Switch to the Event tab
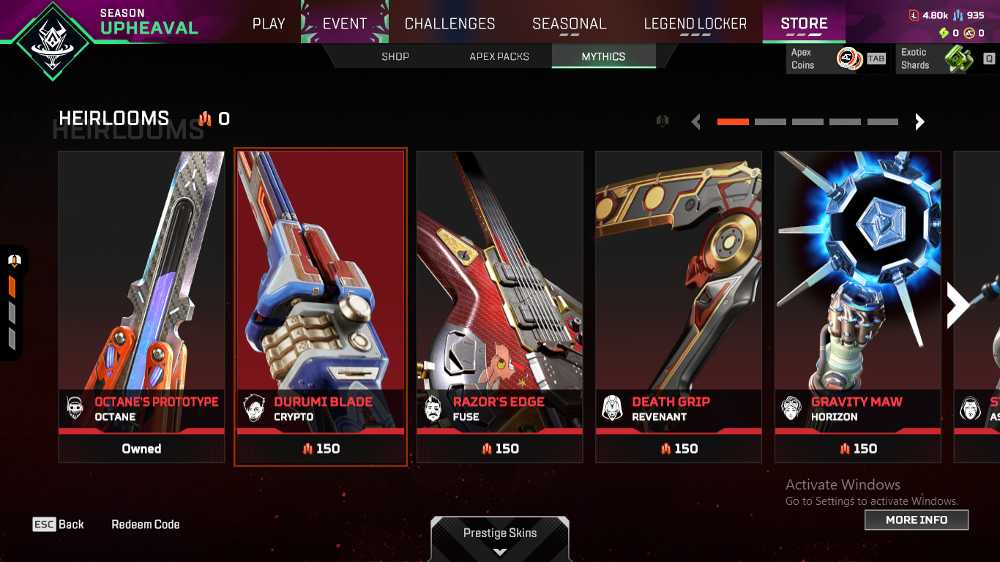1000x562 pixels. coord(344,23)
